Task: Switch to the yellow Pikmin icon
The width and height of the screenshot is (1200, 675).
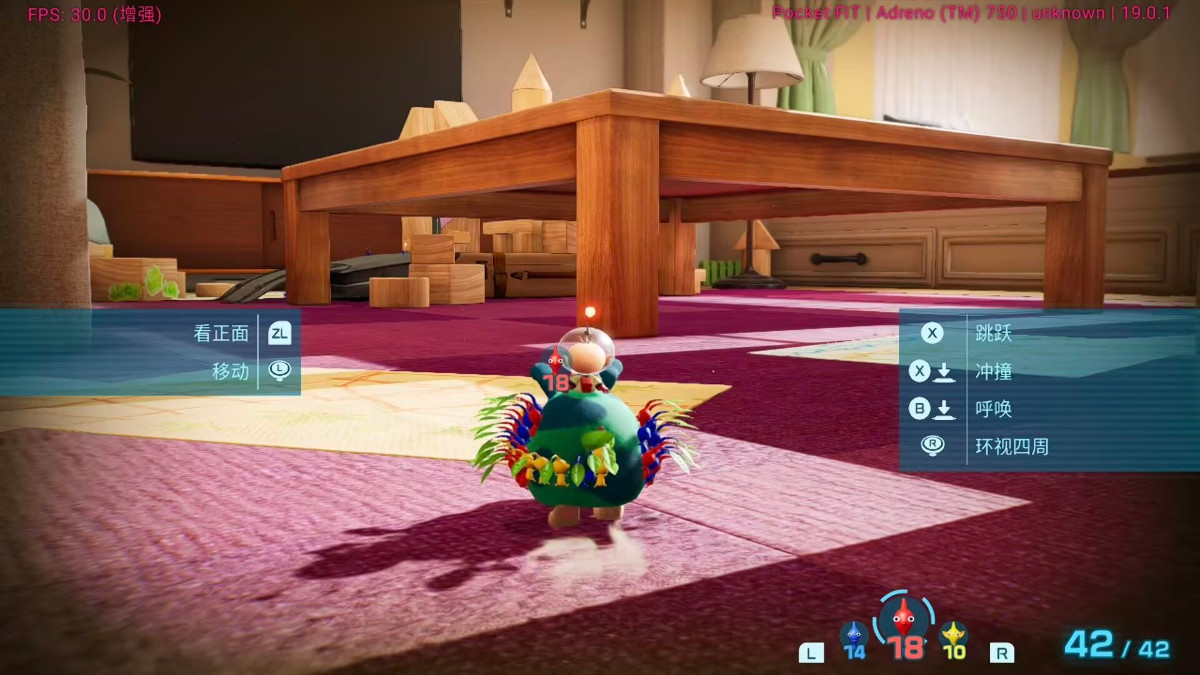Action: click(953, 635)
